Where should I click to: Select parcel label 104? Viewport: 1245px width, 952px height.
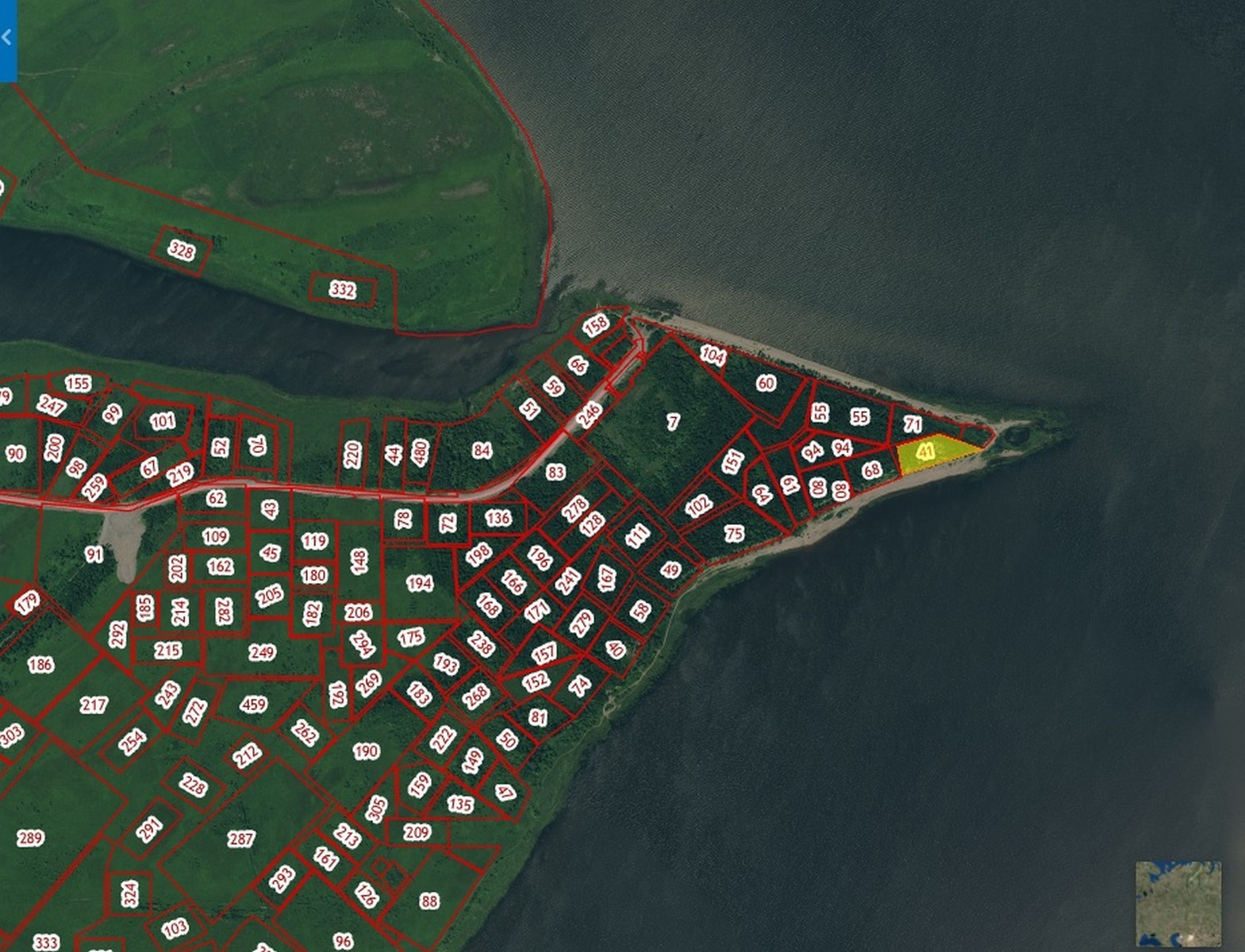click(x=713, y=355)
